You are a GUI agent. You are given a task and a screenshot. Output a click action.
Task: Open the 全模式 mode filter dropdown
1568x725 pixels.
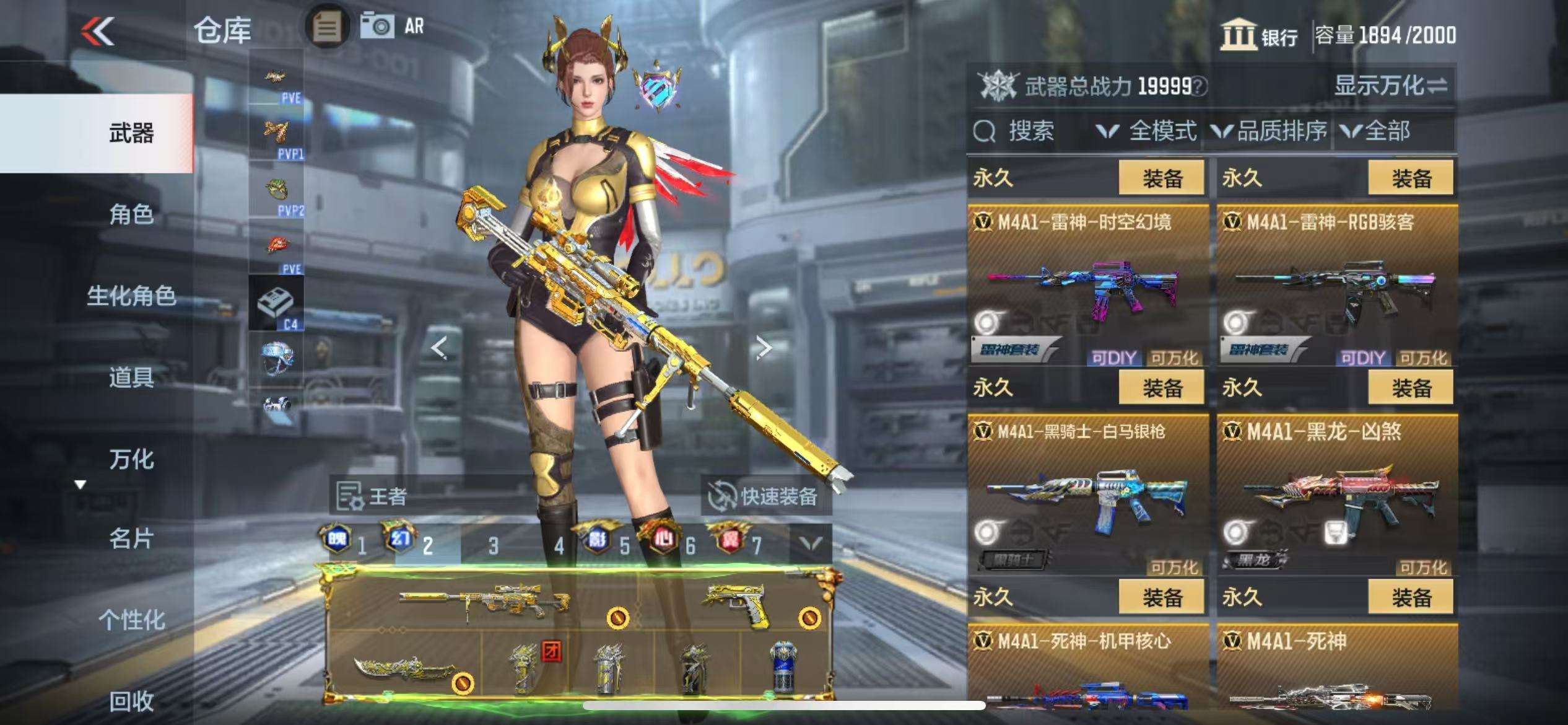click(x=1147, y=131)
